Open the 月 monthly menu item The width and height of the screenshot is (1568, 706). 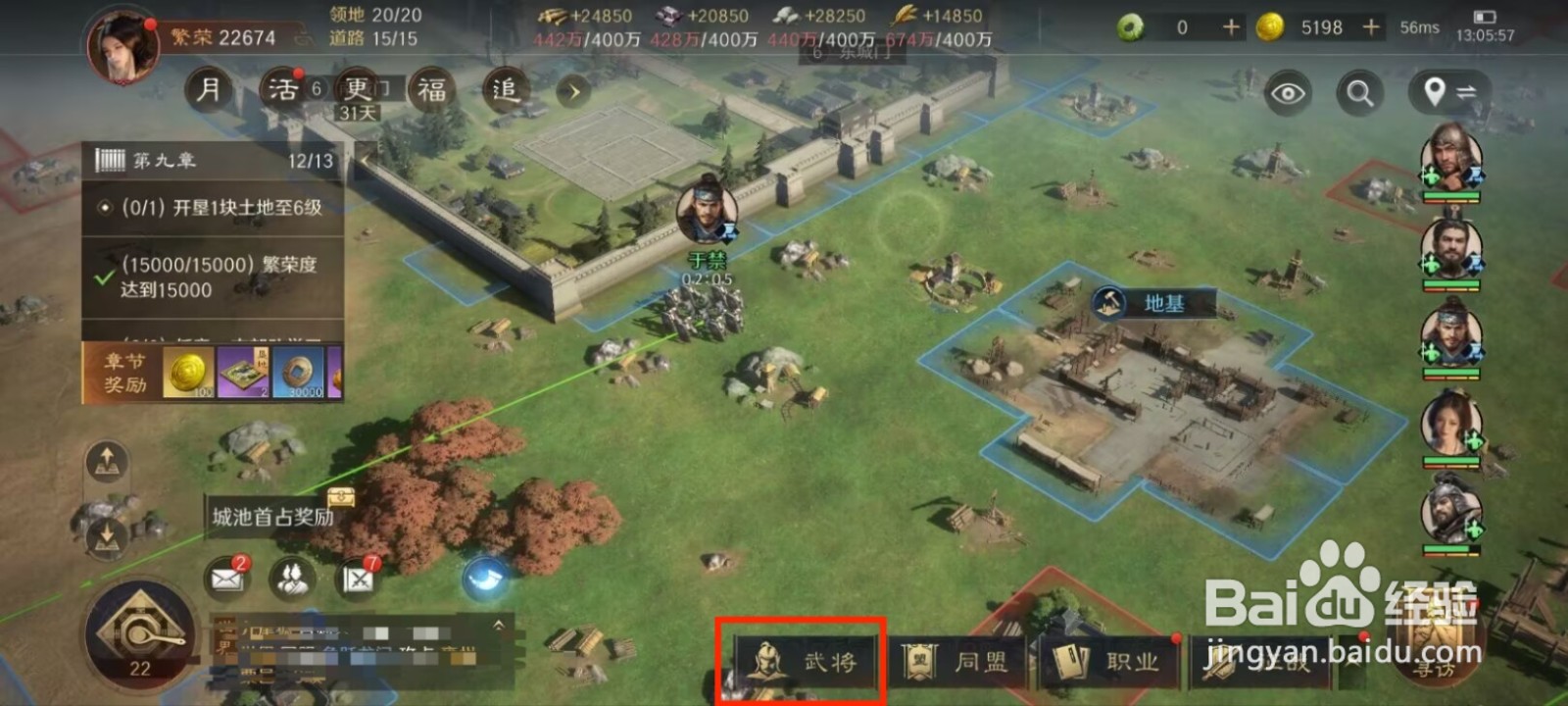tap(209, 88)
